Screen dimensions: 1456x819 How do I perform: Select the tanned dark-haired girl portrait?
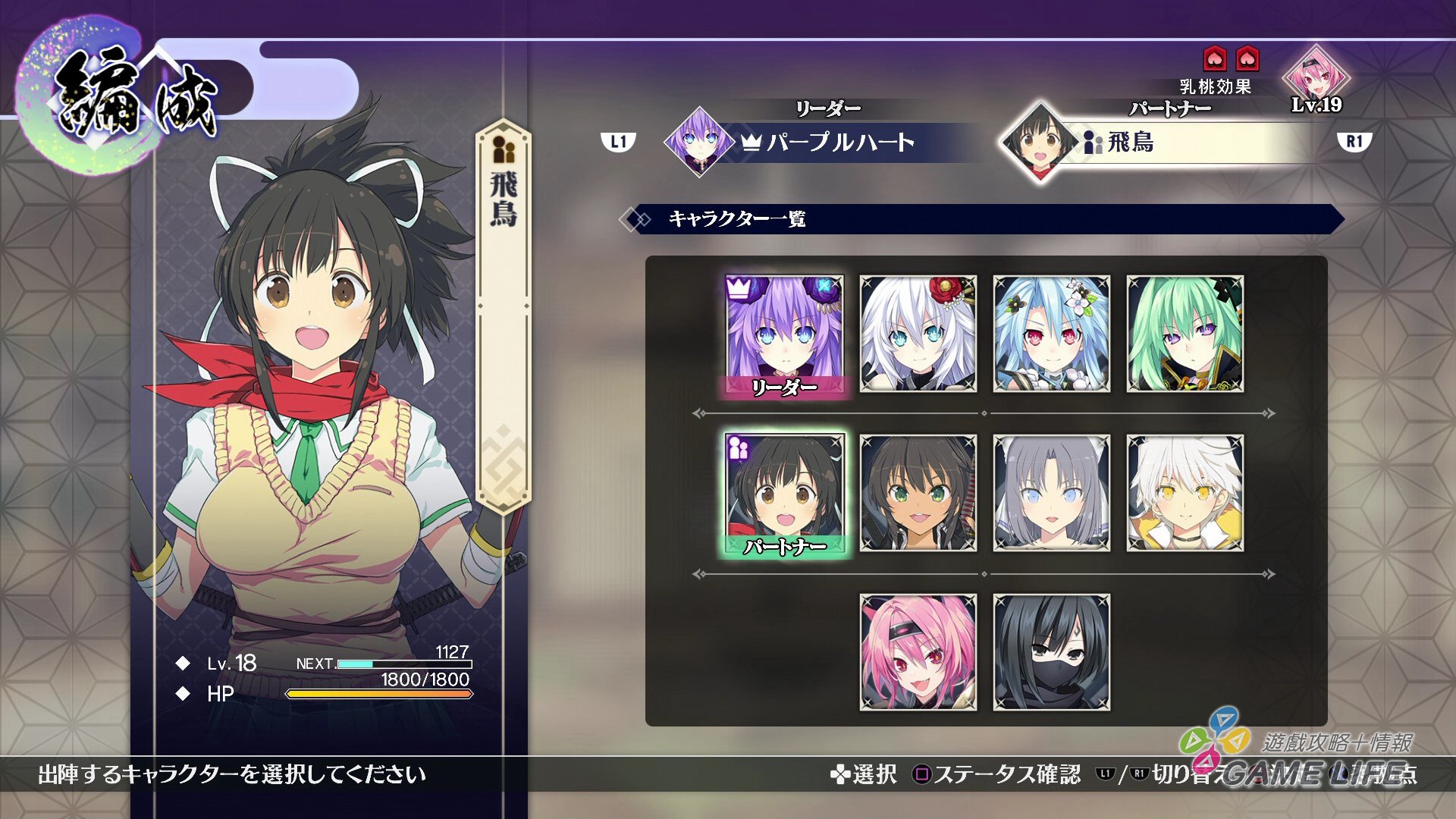(x=918, y=493)
